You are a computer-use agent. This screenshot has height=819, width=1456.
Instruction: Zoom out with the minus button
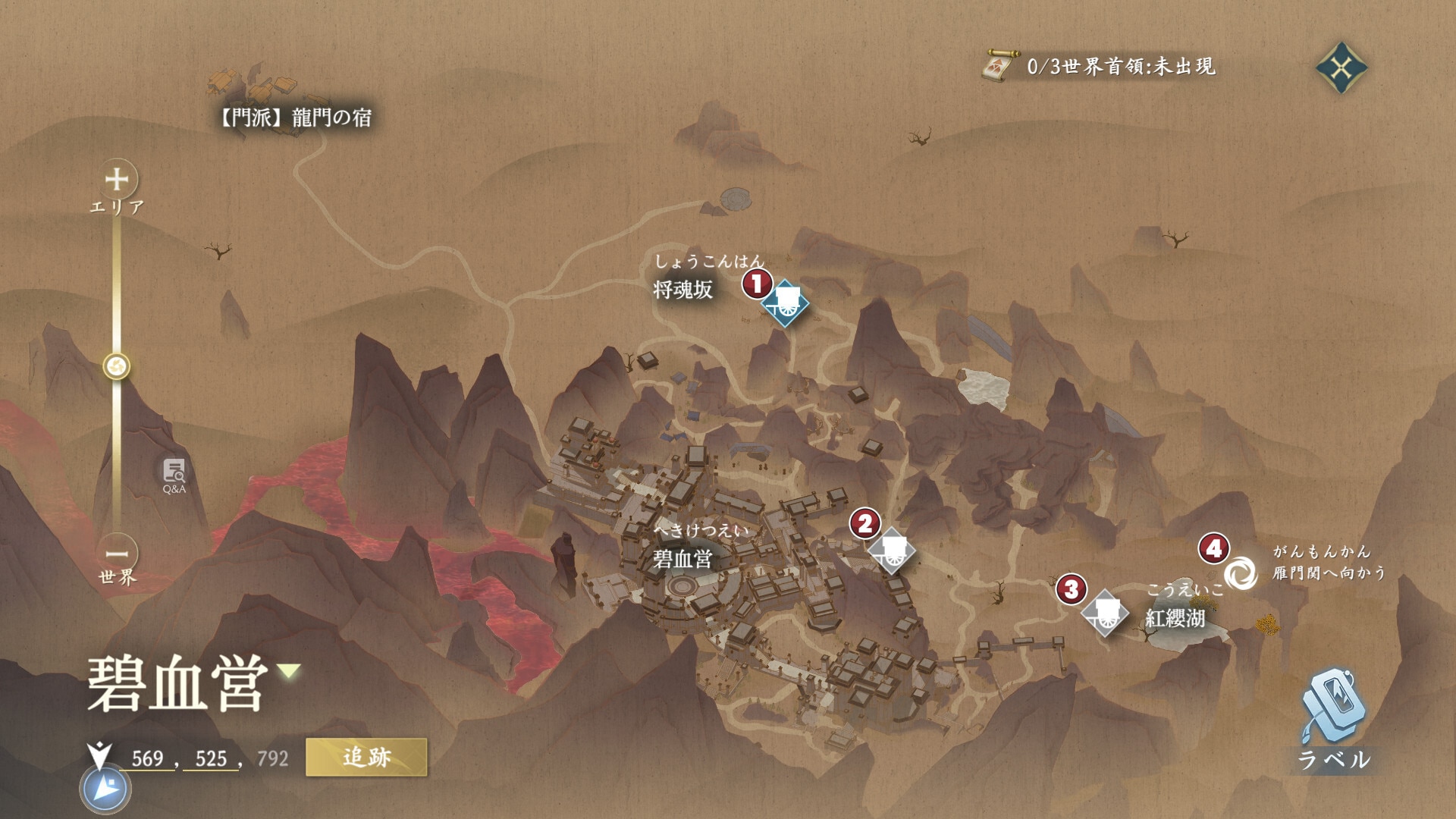pyautogui.click(x=117, y=554)
